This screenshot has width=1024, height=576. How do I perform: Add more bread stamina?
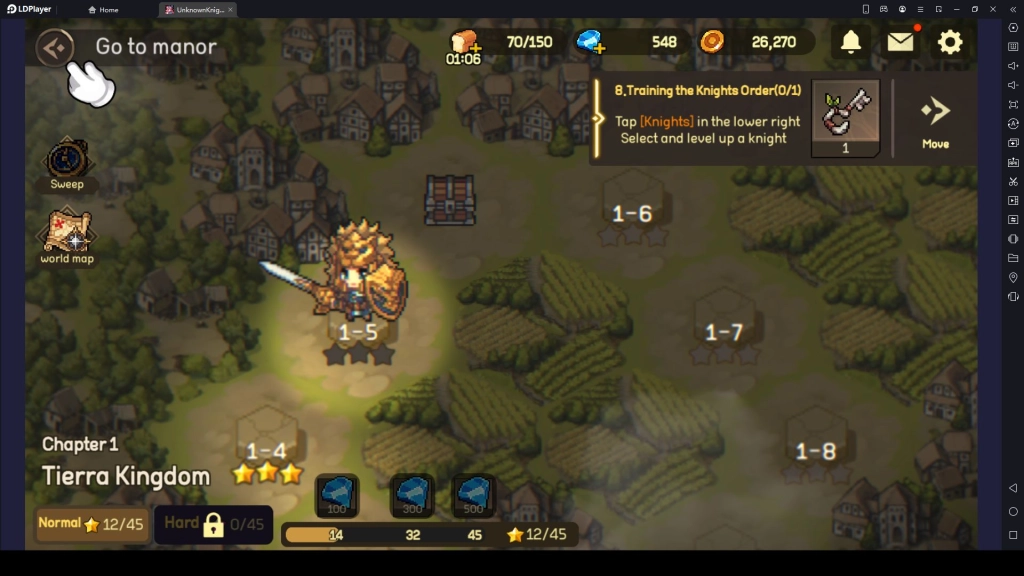463,43
